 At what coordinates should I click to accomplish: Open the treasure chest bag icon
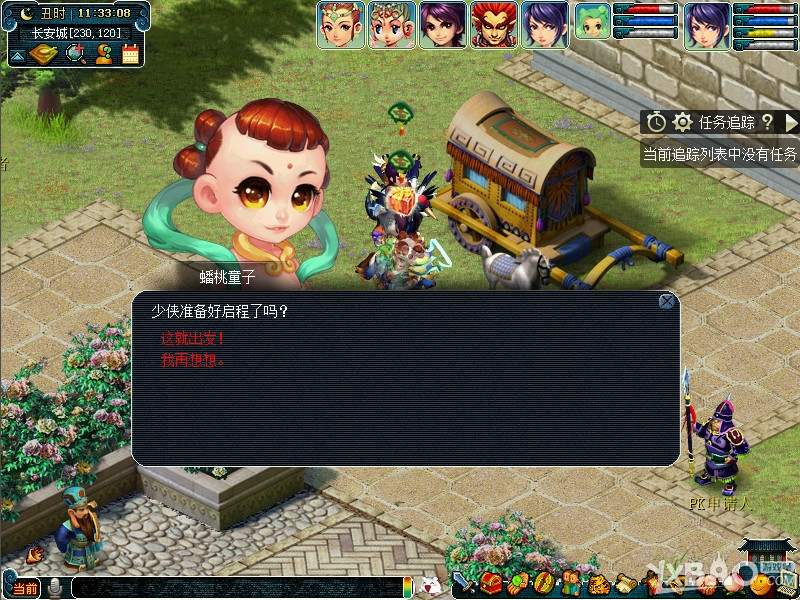click(x=491, y=583)
